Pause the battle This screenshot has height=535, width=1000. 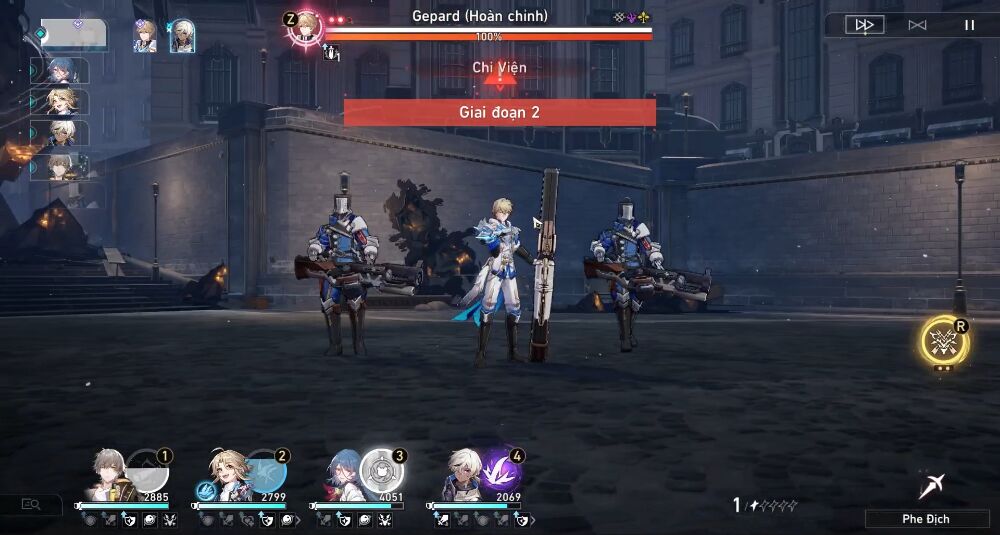tap(969, 25)
